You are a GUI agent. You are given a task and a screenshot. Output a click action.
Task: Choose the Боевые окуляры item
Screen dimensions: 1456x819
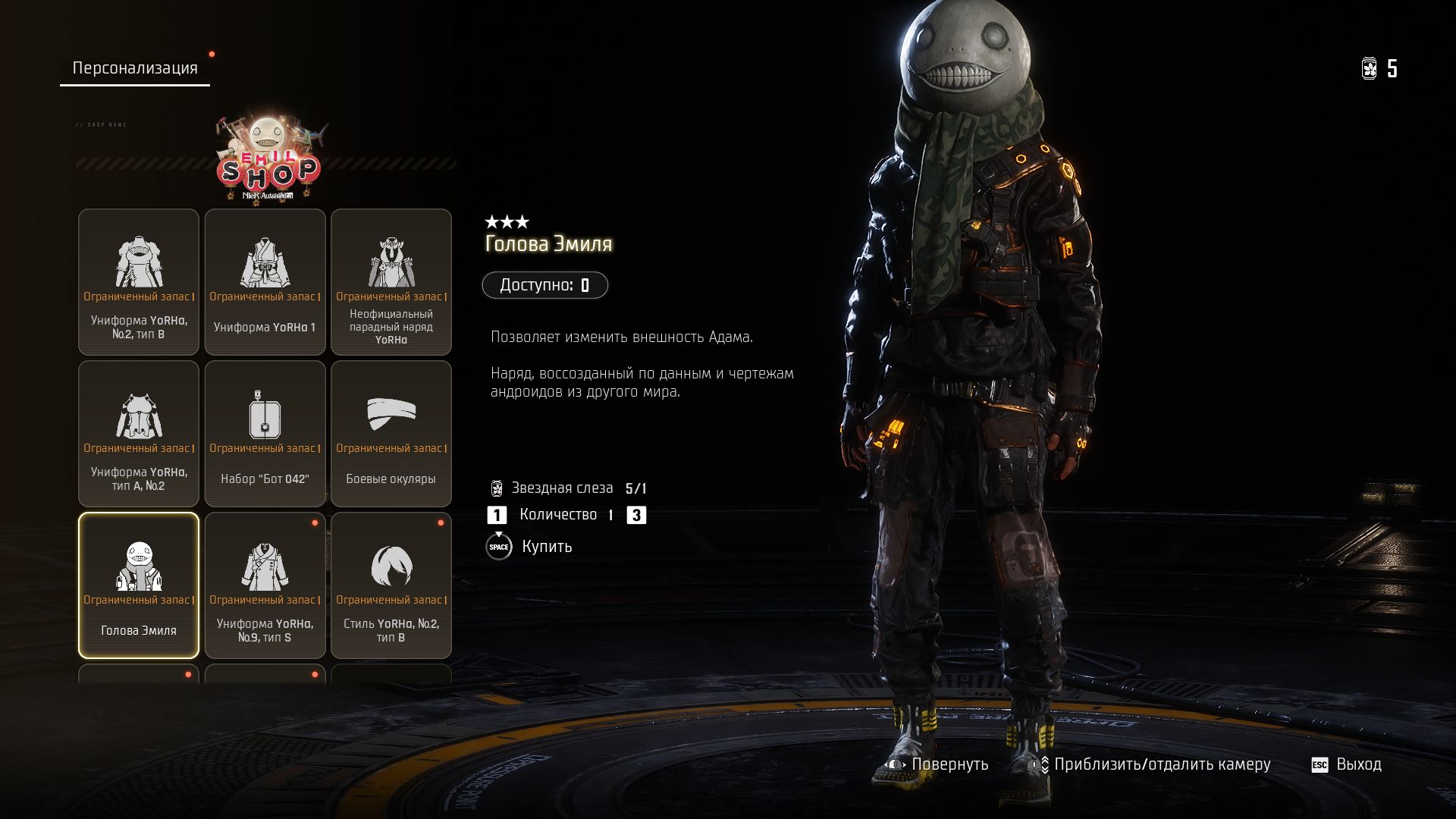(391, 434)
